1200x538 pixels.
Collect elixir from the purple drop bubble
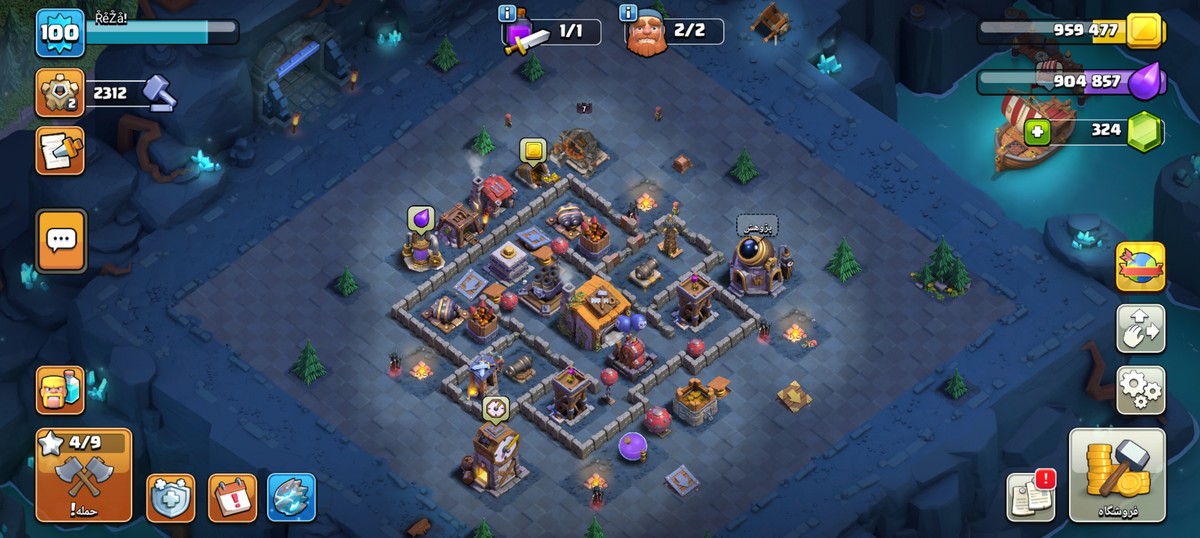(x=420, y=219)
